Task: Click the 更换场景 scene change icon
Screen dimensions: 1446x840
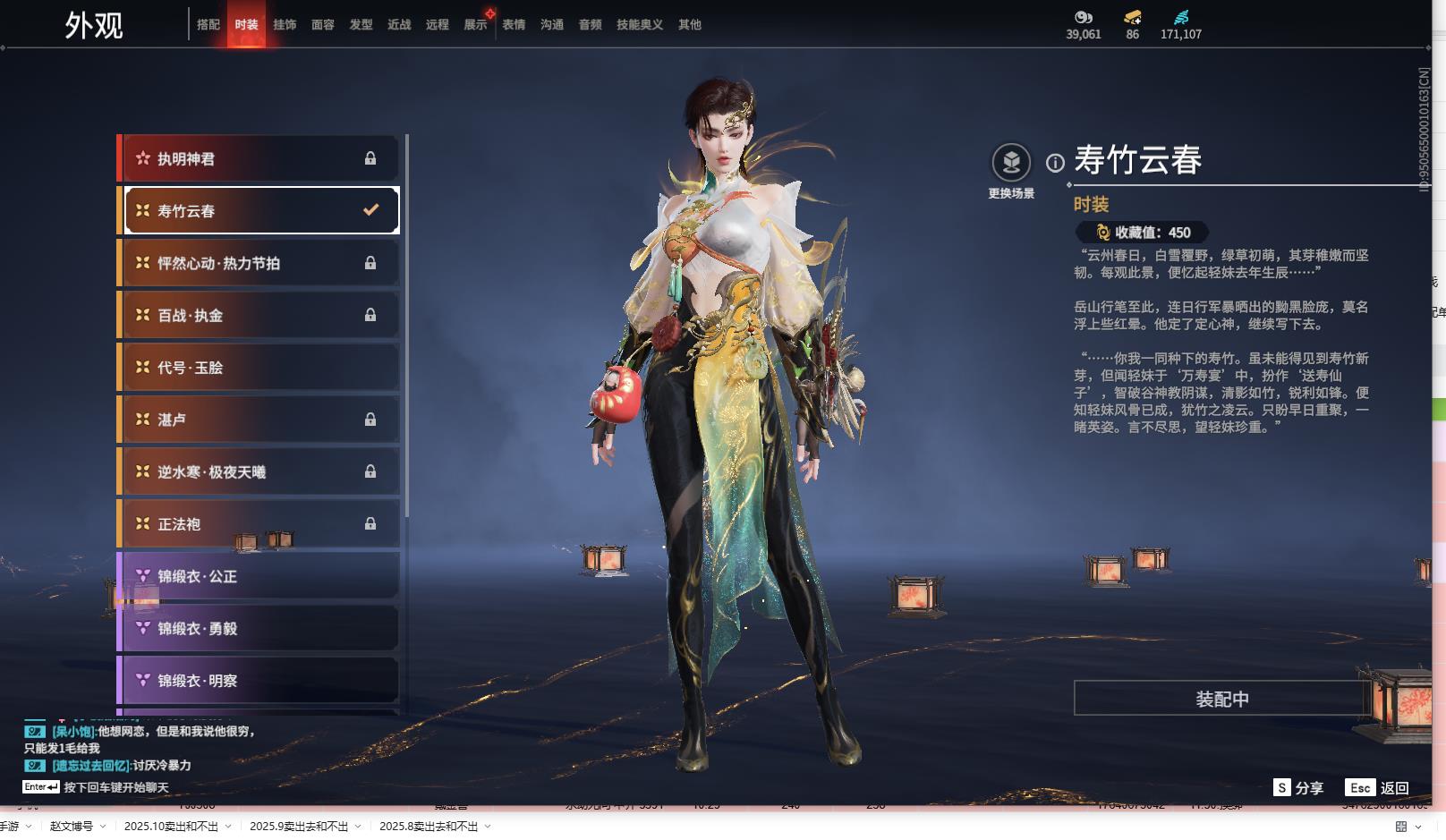Action: coord(1011,163)
